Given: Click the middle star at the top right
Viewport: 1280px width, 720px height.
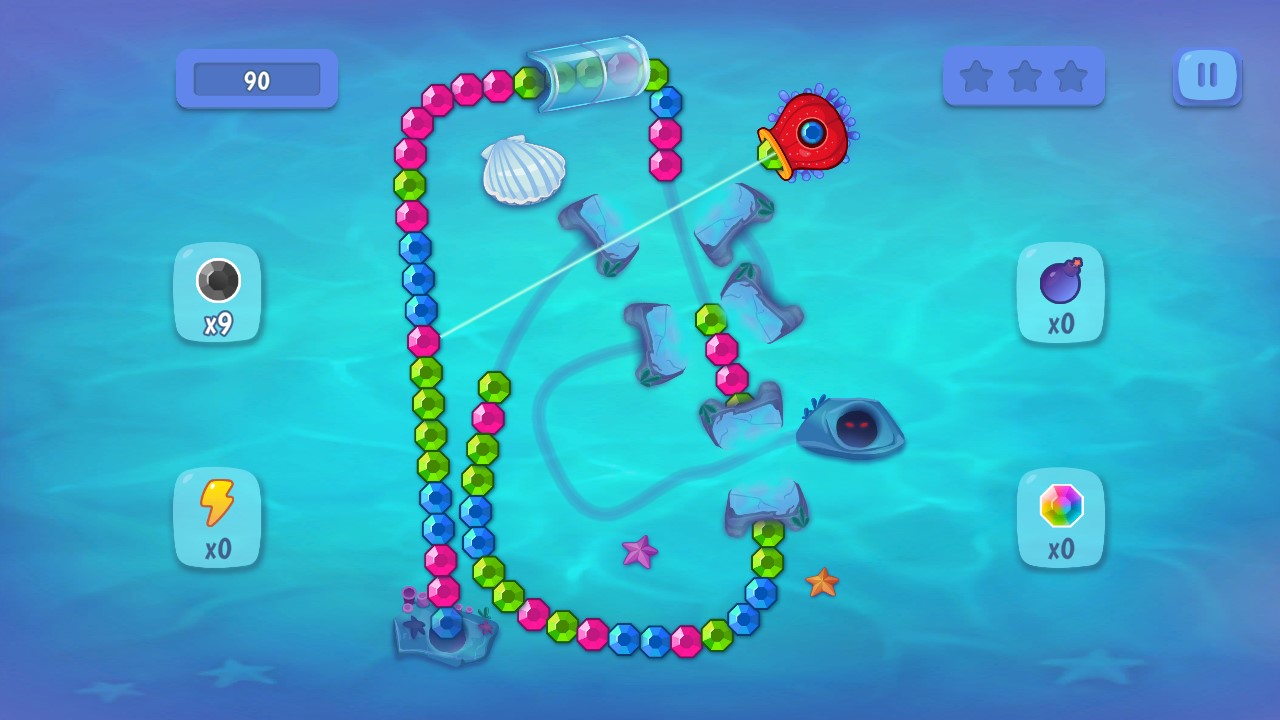Looking at the screenshot, I should pyautogui.click(x=1025, y=75).
